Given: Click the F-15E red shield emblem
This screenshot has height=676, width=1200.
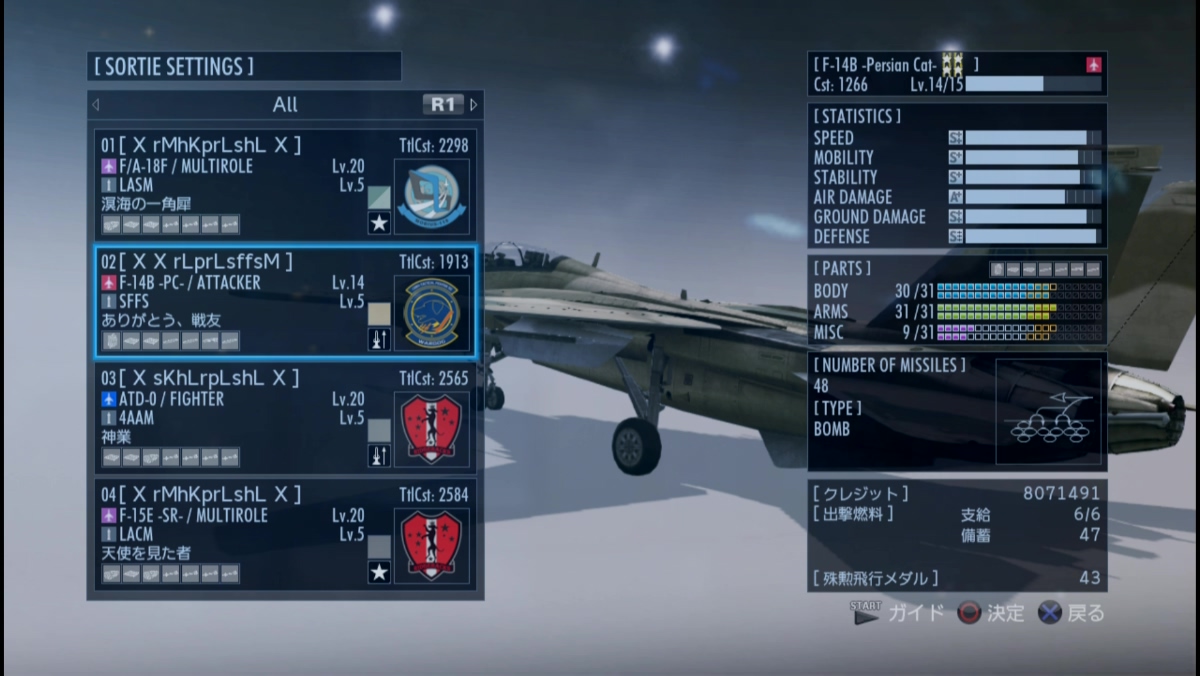Looking at the screenshot, I should click(431, 545).
